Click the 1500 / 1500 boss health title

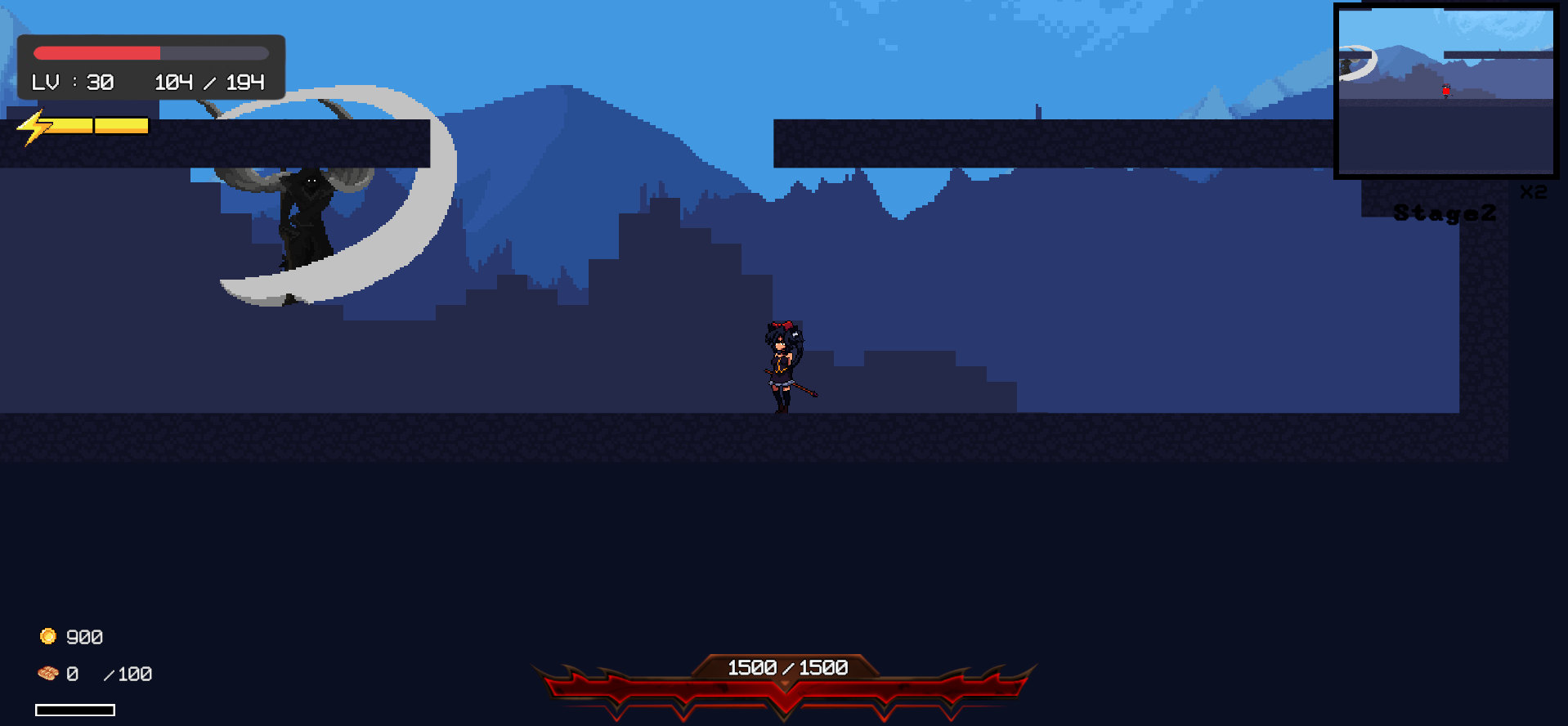click(786, 668)
